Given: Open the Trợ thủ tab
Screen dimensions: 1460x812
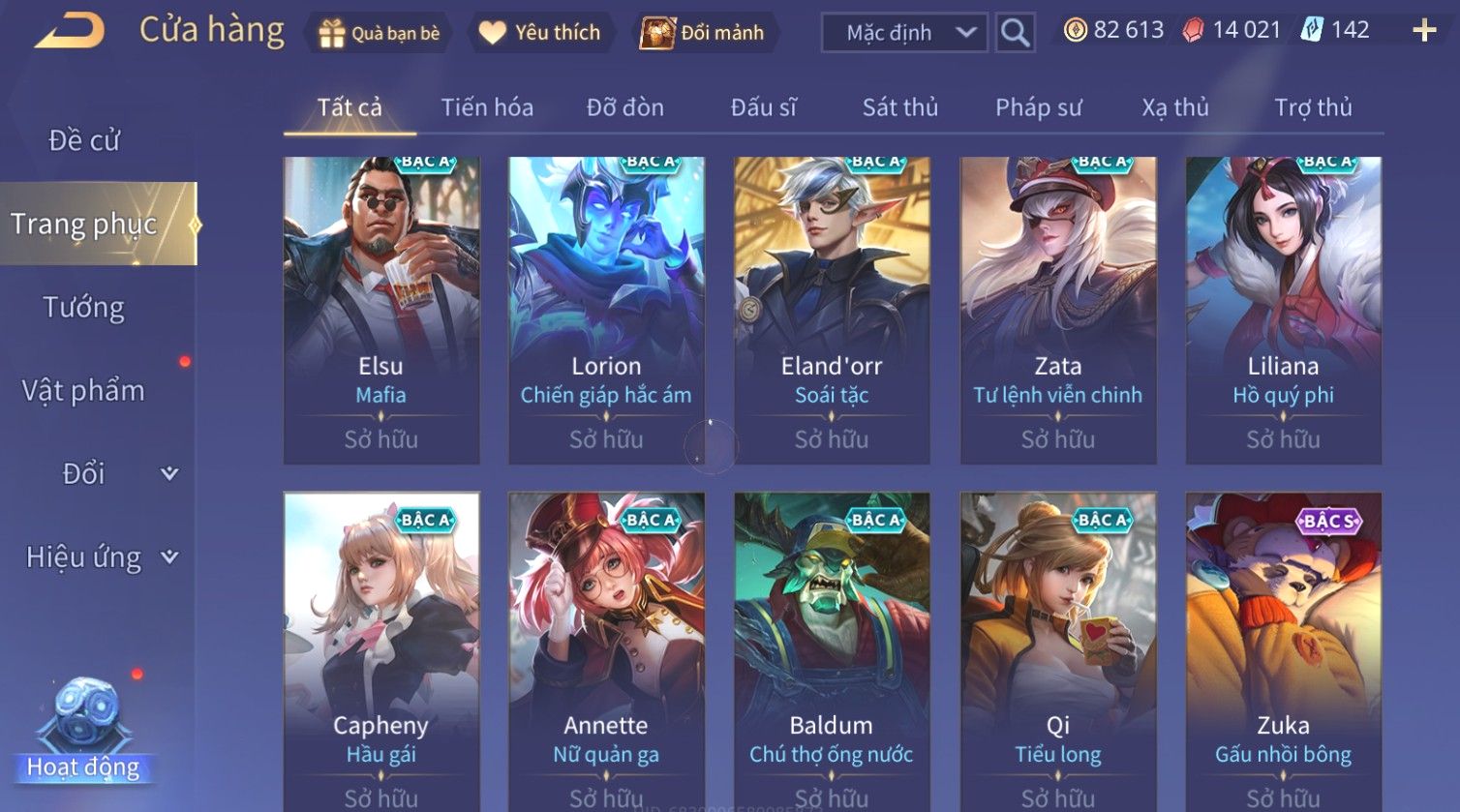Looking at the screenshot, I should point(1312,107).
